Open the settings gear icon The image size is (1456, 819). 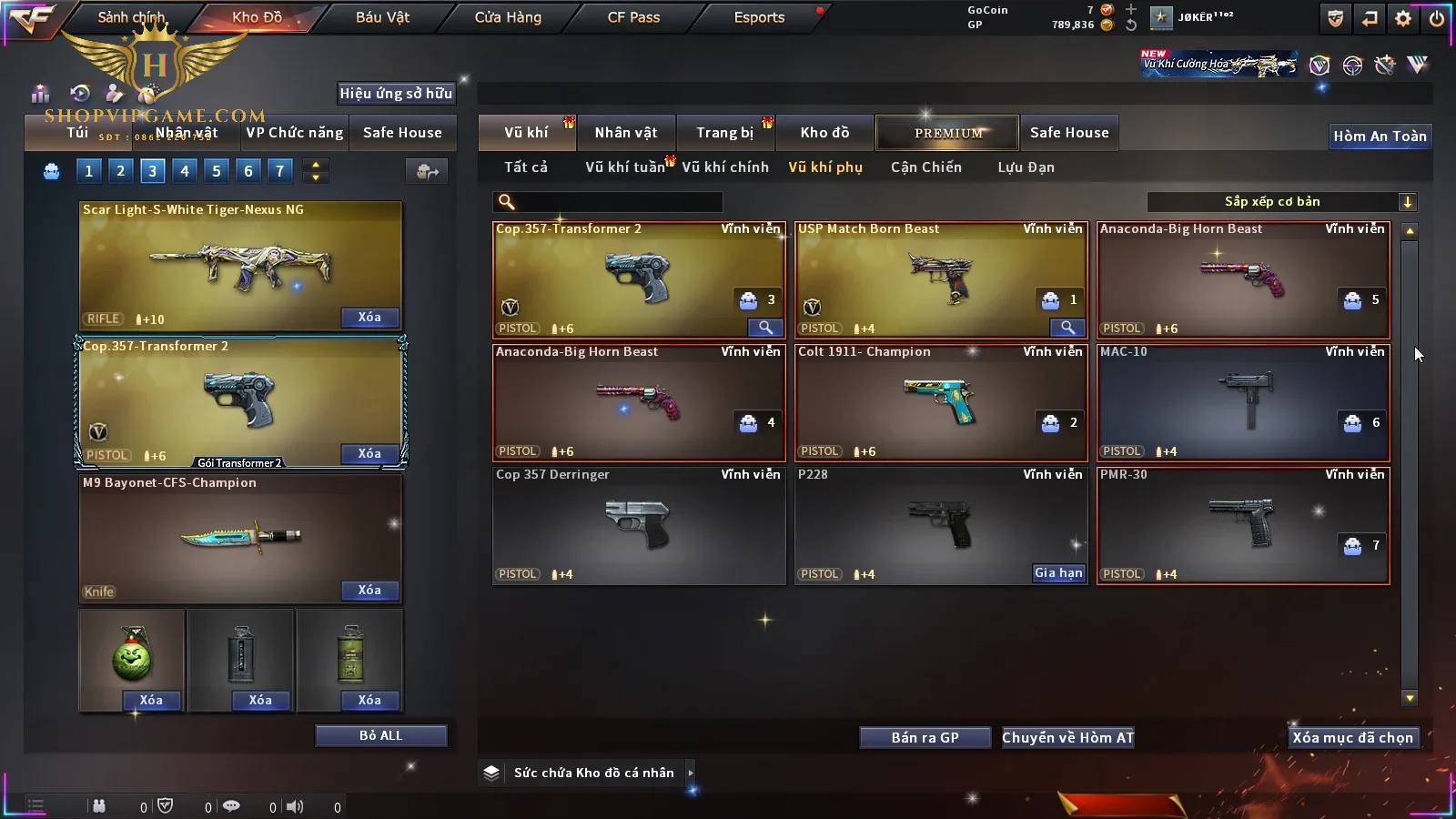point(1403,18)
